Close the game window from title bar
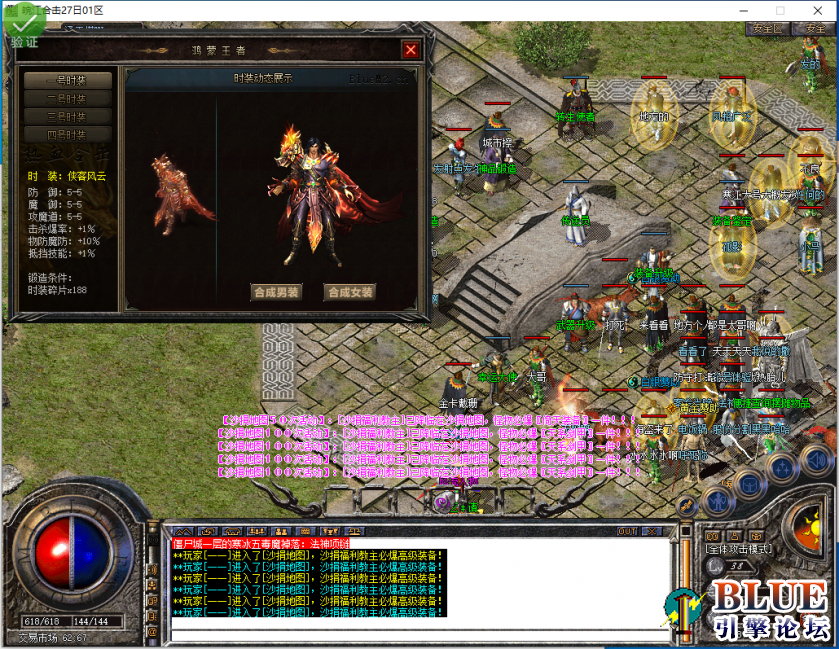The image size is (839, 649). tap(817, 10)
